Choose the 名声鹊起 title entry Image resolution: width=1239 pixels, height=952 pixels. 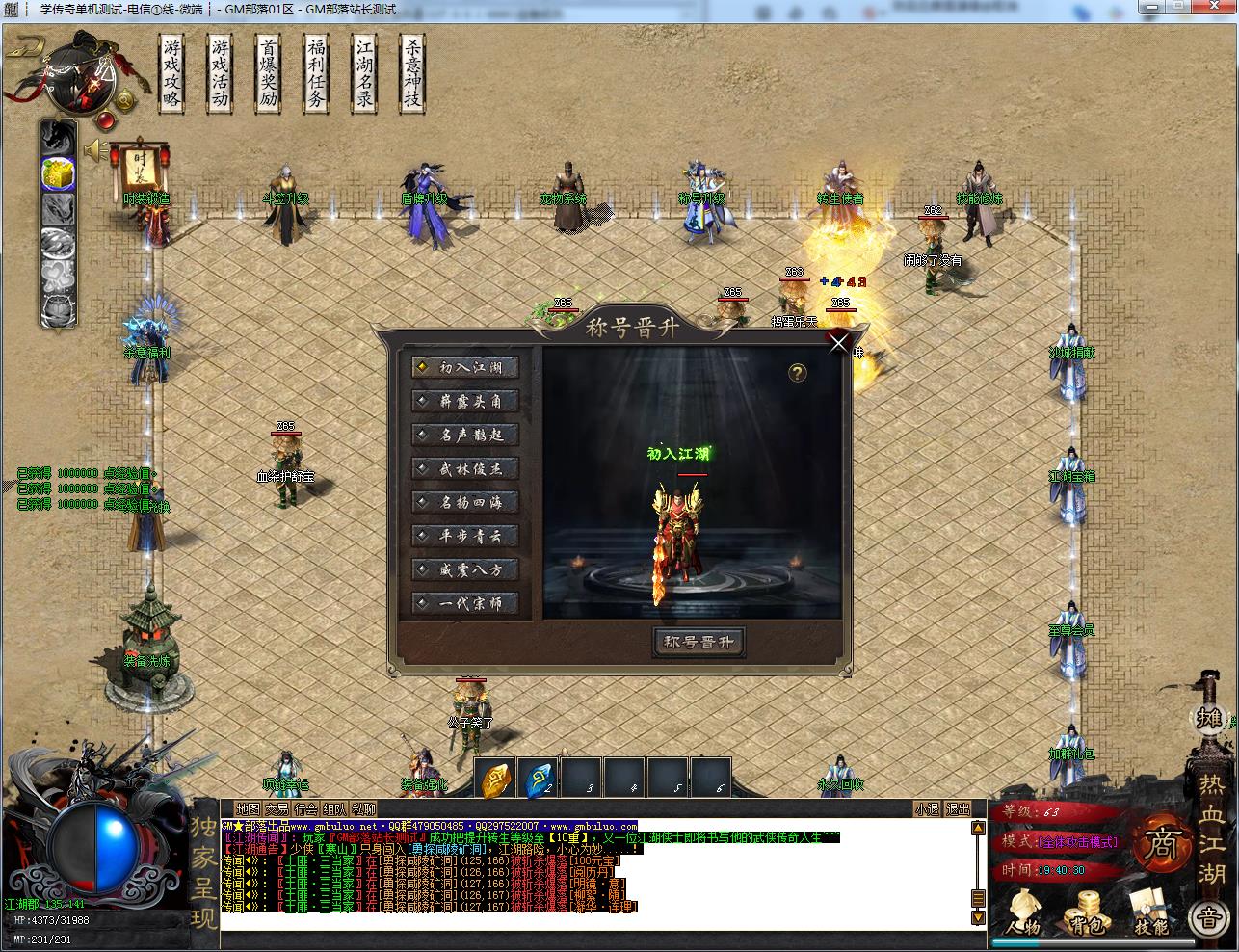click(465, 435)
